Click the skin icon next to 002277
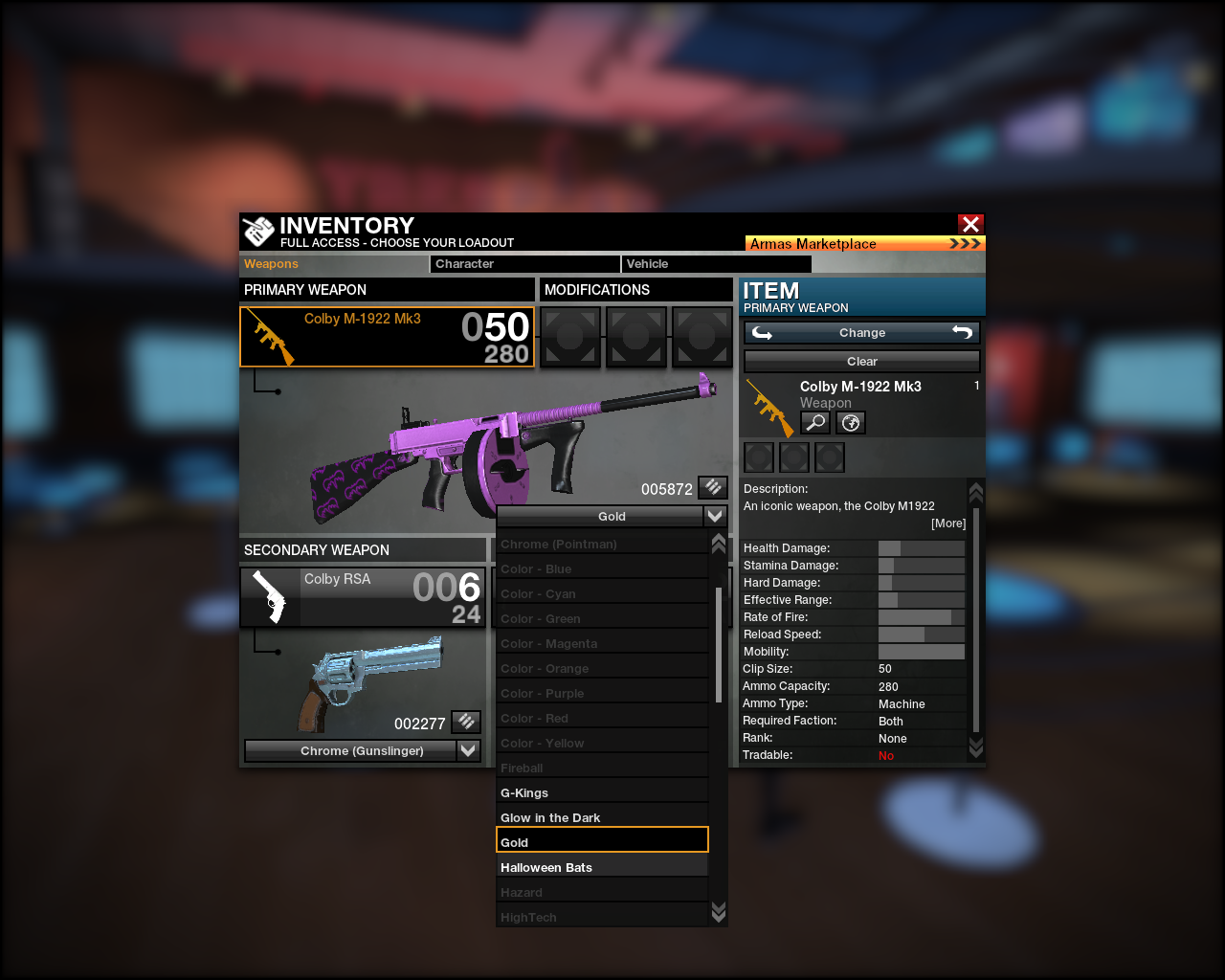Image resolution: width=1225 pixels, height=980 pixels. 466,722
